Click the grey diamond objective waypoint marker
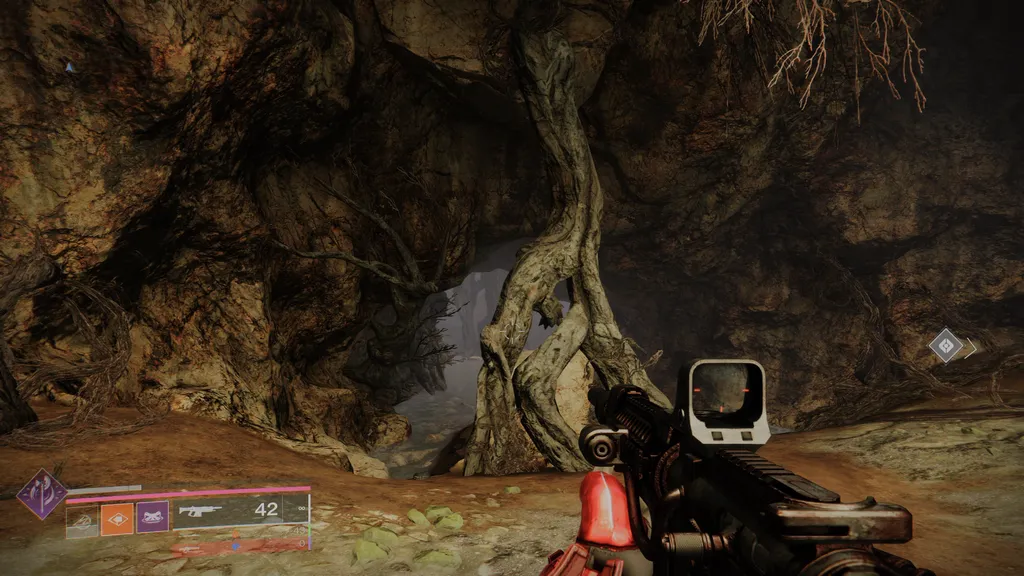The height and width of the screenshot is (576, 1024). coord(945,346)
